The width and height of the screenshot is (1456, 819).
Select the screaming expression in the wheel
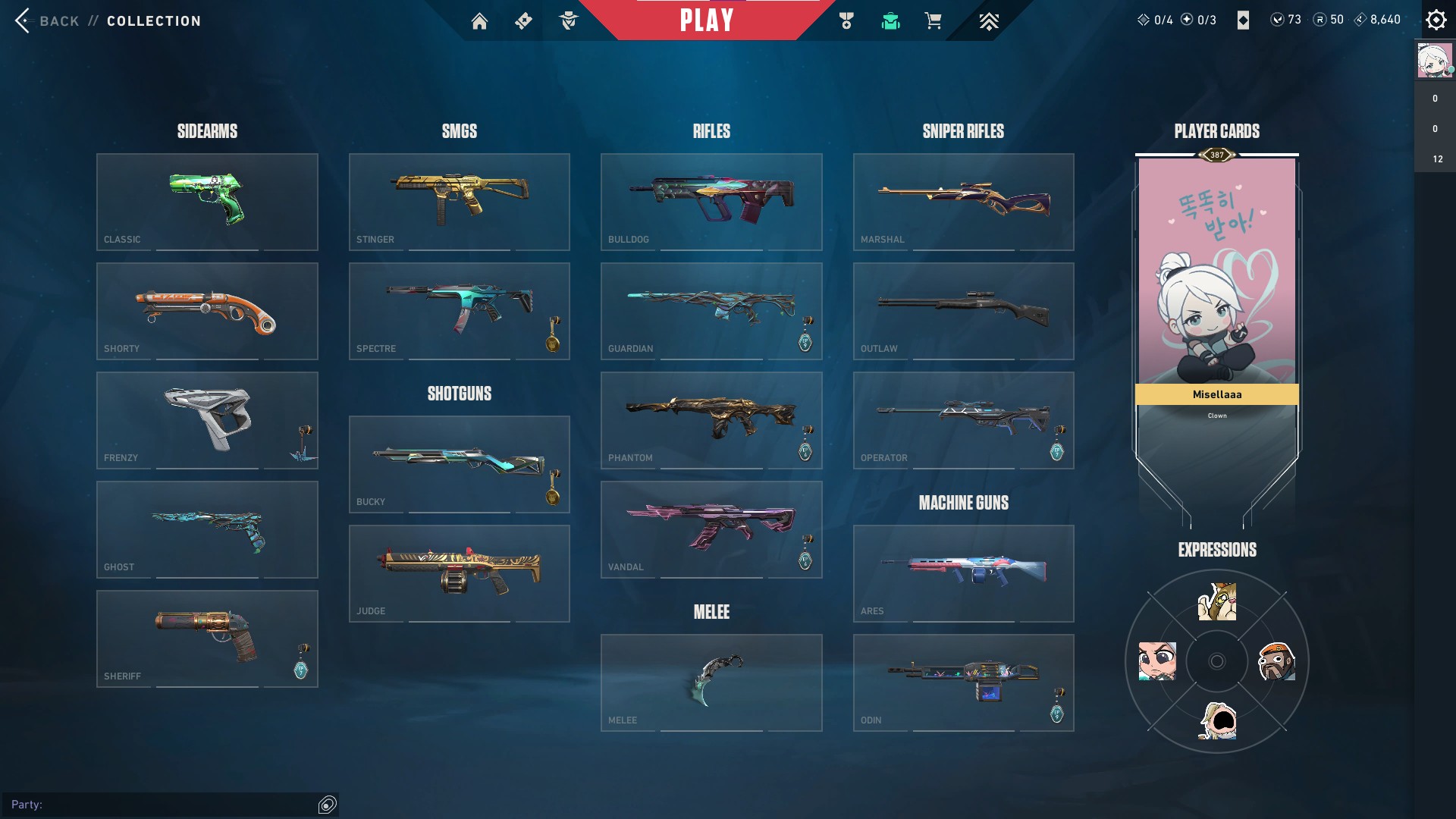(1217, 720)
